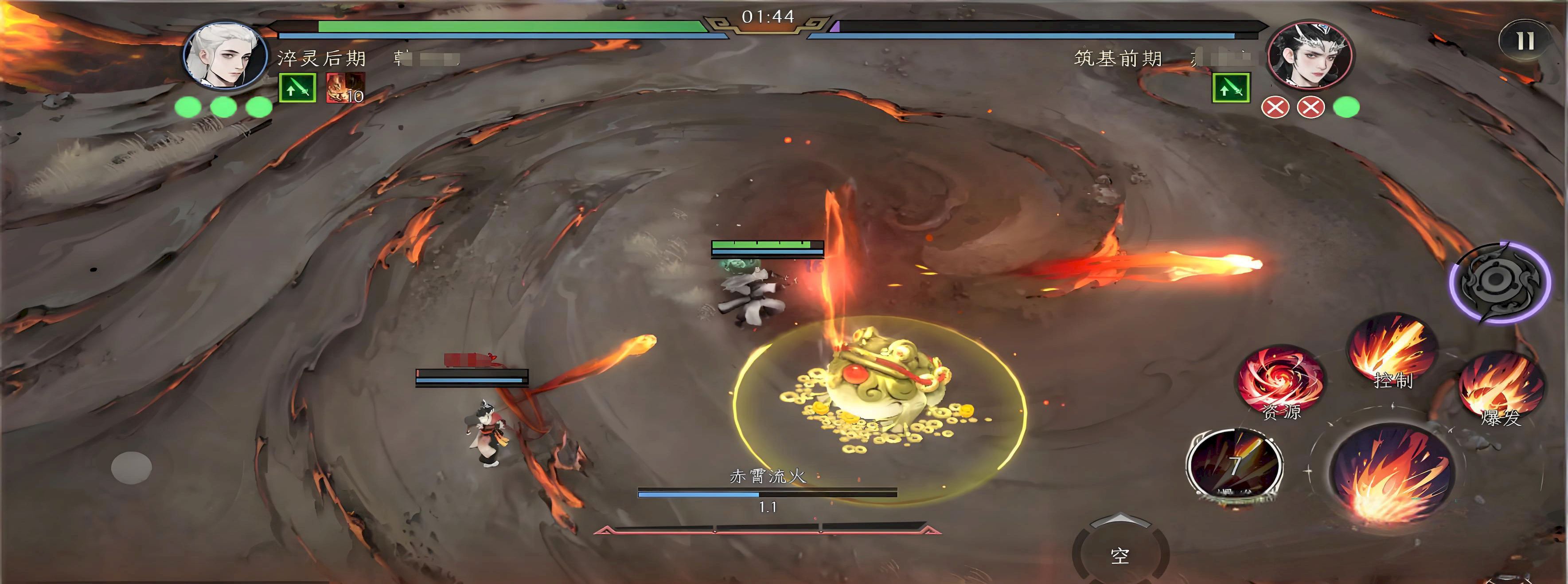Screen dimensions: 1568x584
Task: Pause the battle
Action: (x=1525, y=41)
